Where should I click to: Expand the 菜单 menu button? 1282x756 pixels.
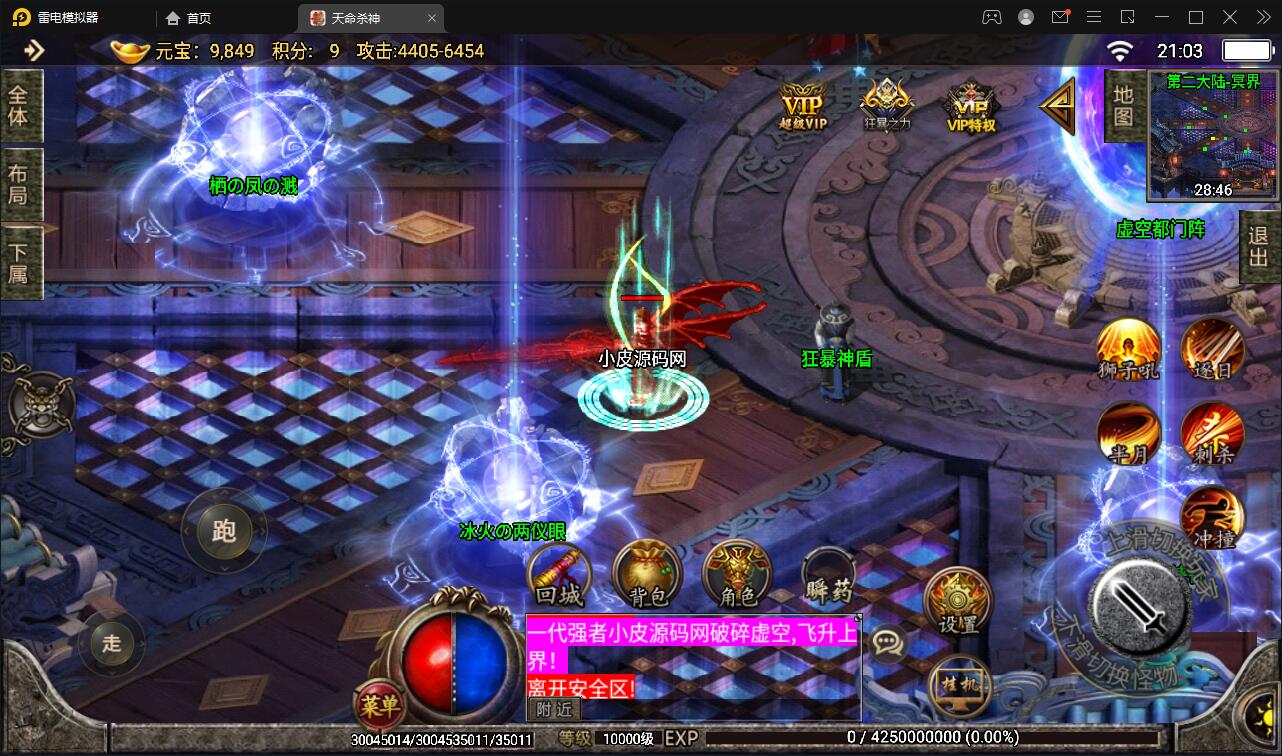coord(377,704)
